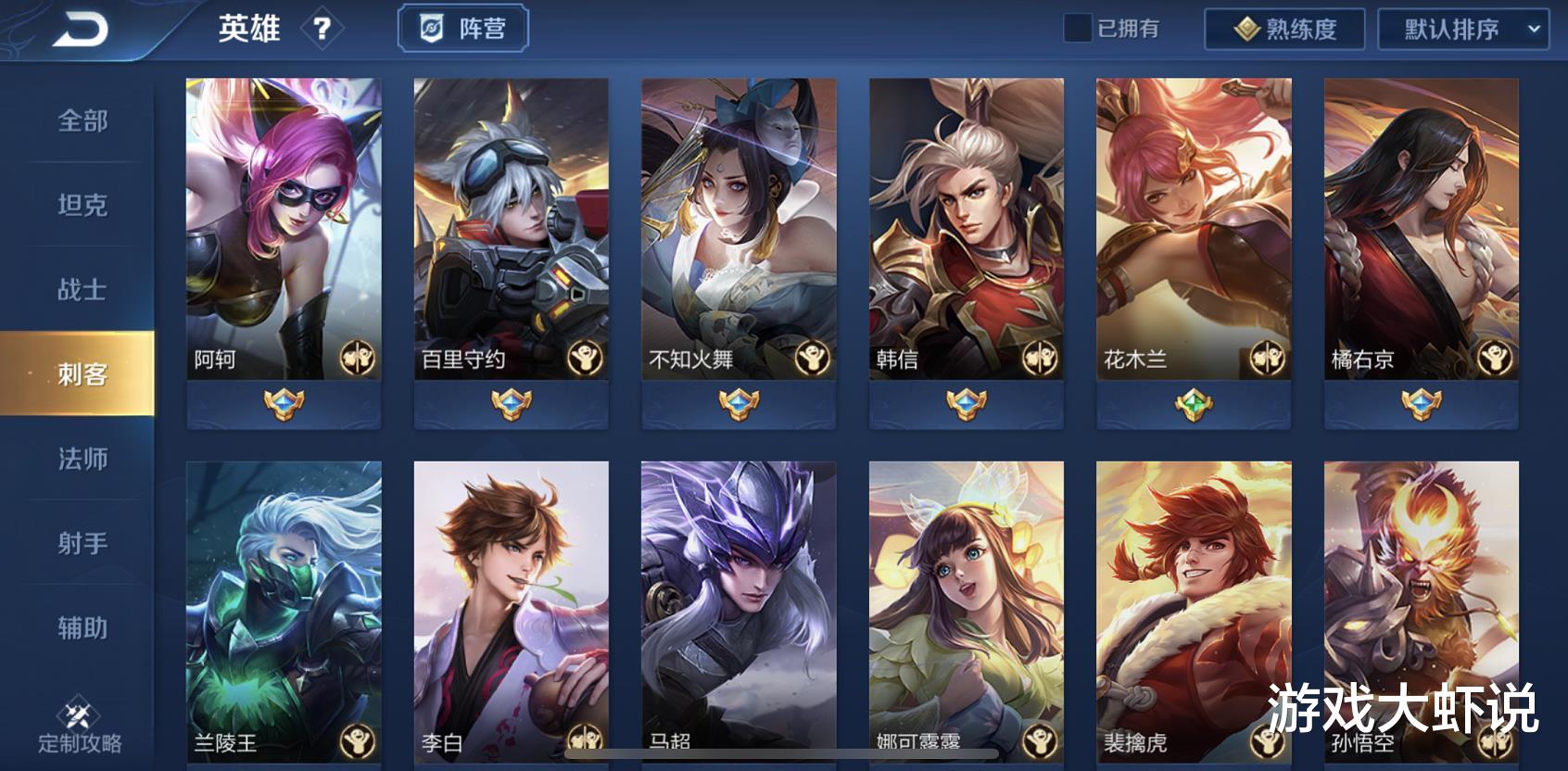Screen dimensions: 1568x771
Task: Switch to the 全部 heroes tab
Action: (82, 121)
